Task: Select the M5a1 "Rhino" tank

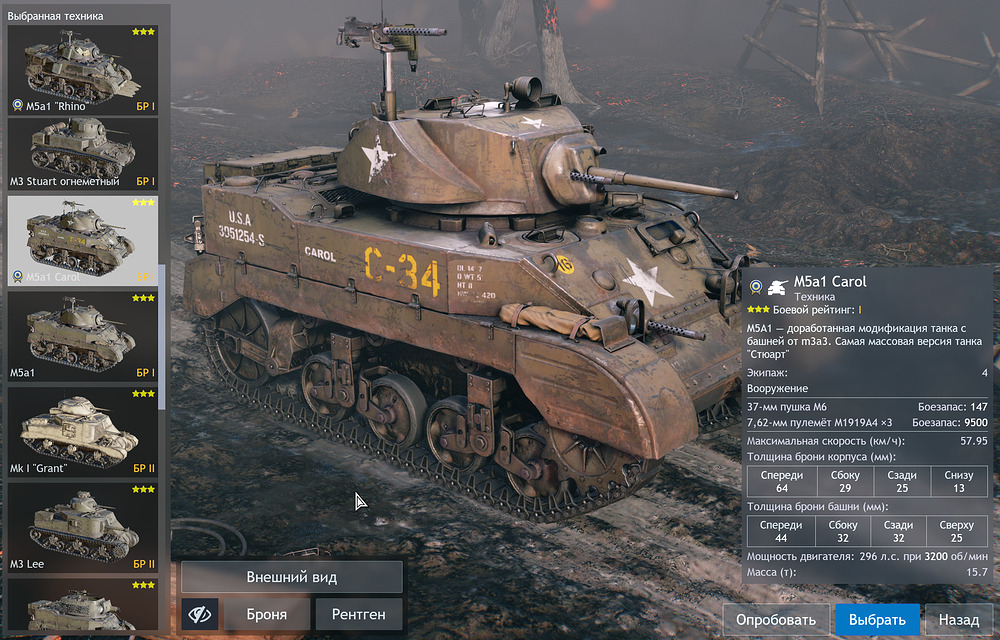Action: pos(82,70)
